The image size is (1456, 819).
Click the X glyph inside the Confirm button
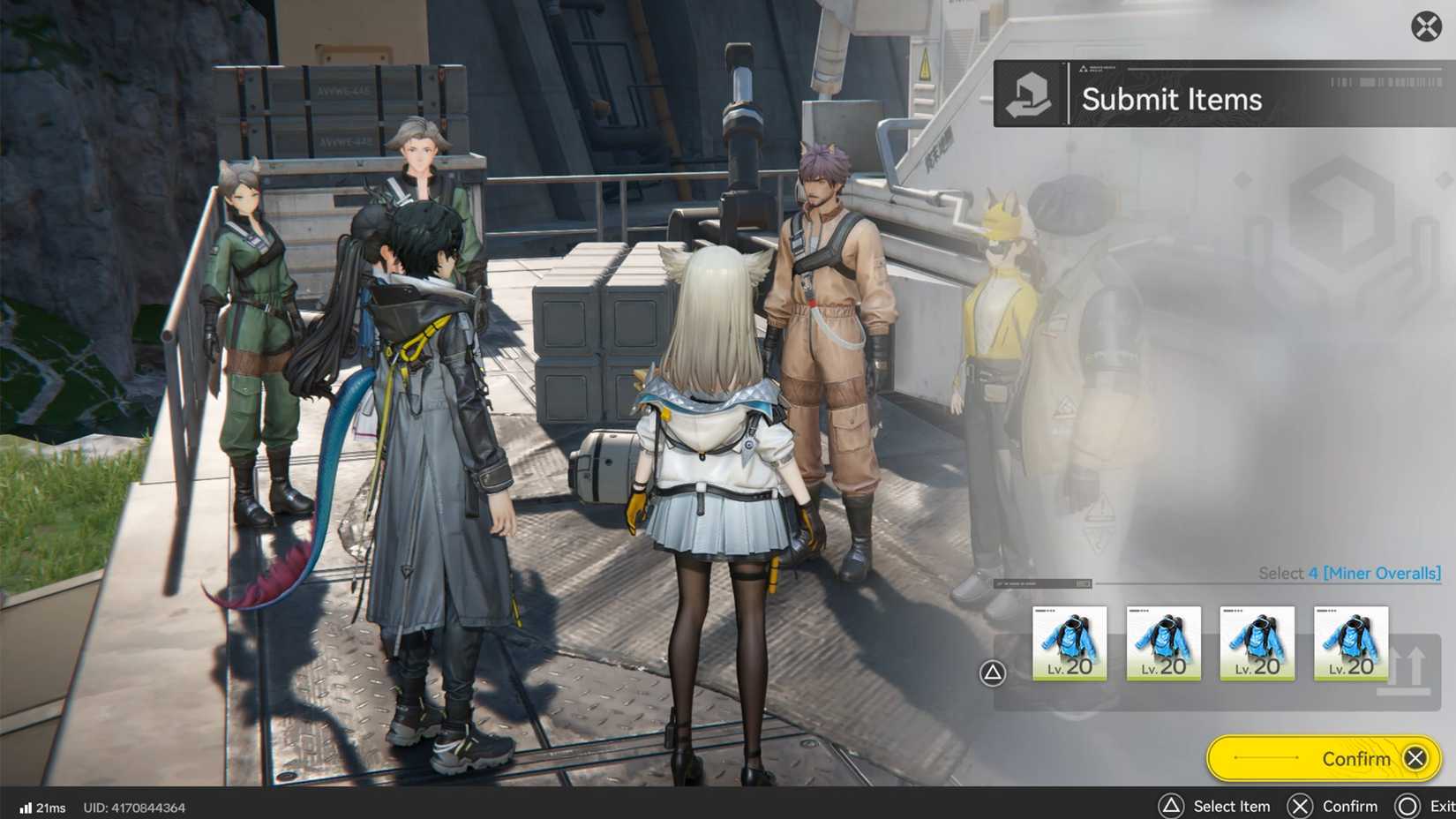coord(1415,758)
